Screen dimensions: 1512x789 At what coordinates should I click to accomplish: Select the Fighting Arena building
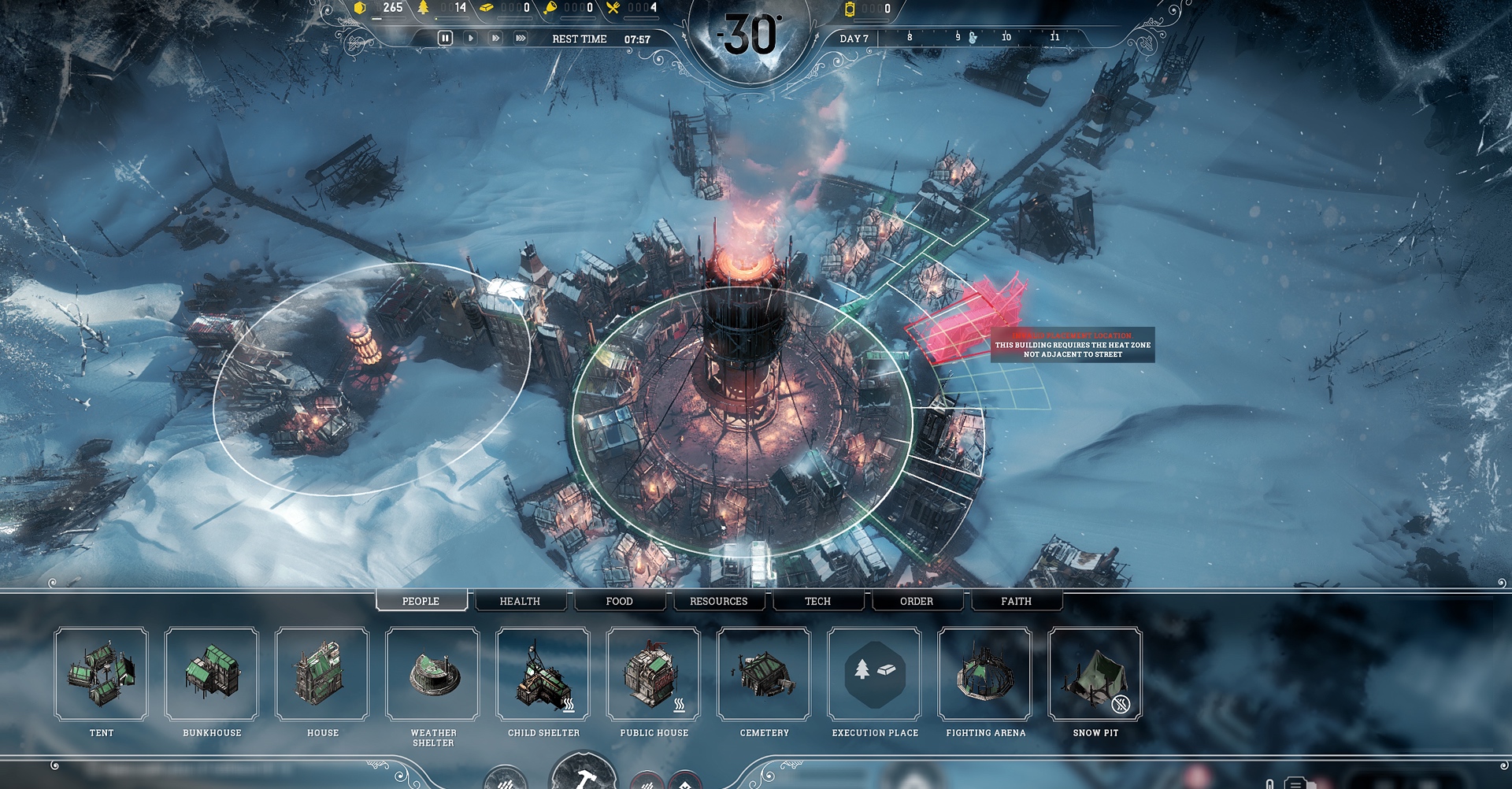click(x=984, y=674)
